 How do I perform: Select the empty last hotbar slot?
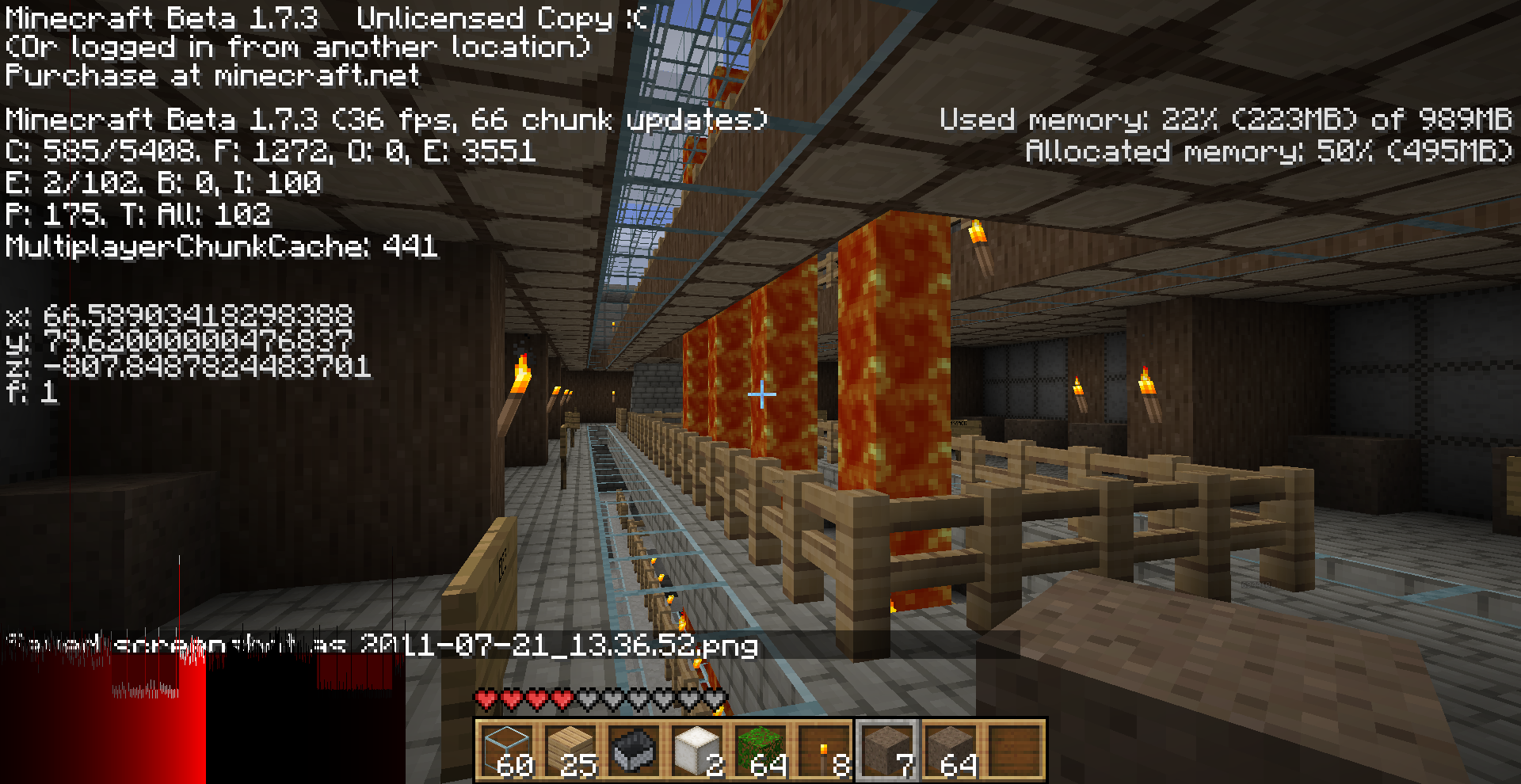coord(1014,750)
